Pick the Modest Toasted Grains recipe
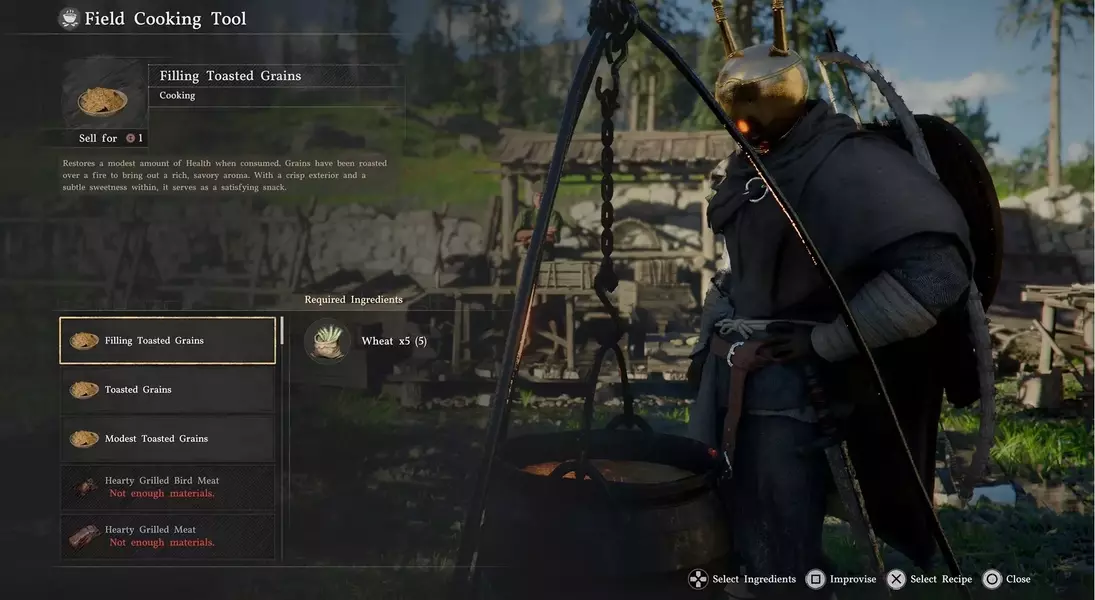Viewport: 1095px width, 600px height. [x=167, y=439]
